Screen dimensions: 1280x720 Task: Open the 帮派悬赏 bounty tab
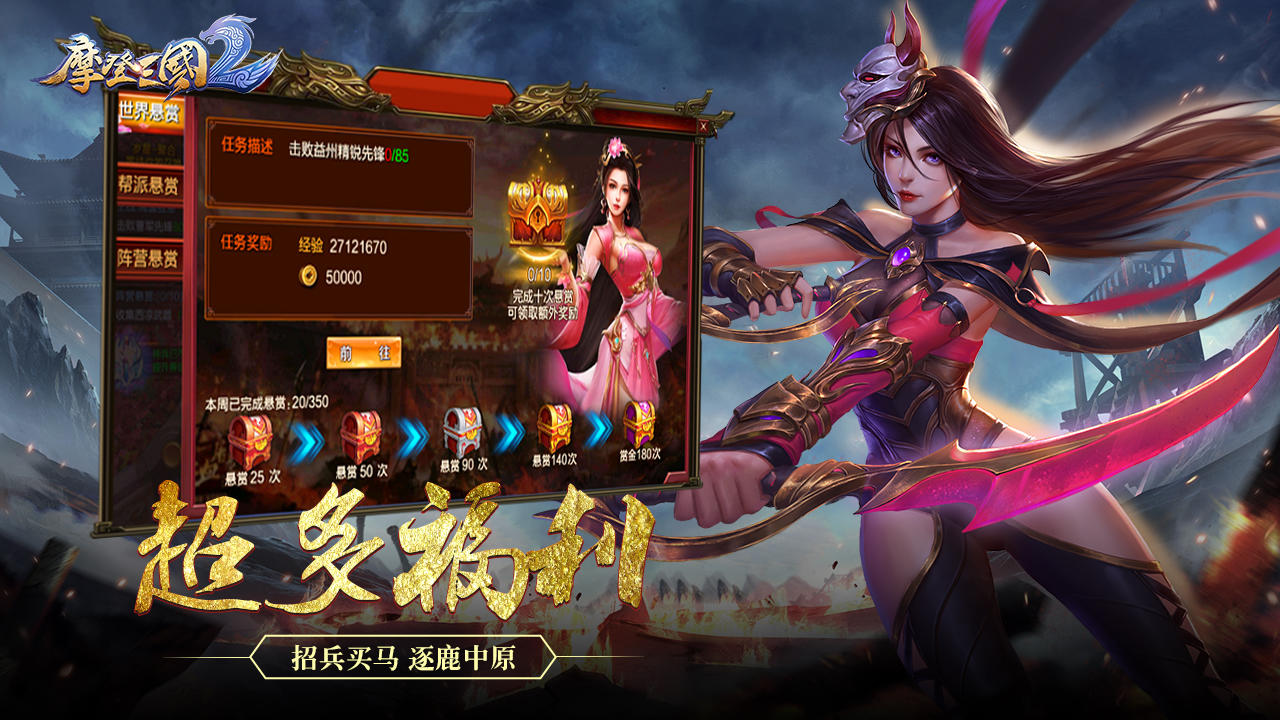click(151, 183)
